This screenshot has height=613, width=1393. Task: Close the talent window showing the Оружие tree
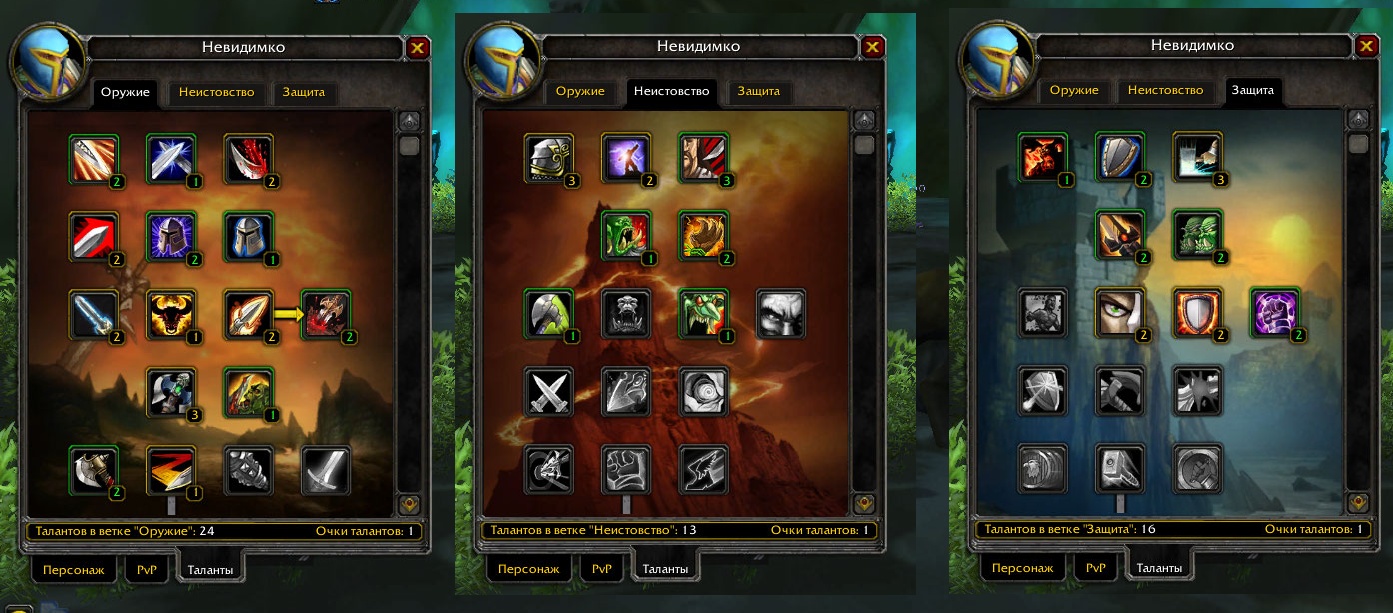click(x=418, y=48)
